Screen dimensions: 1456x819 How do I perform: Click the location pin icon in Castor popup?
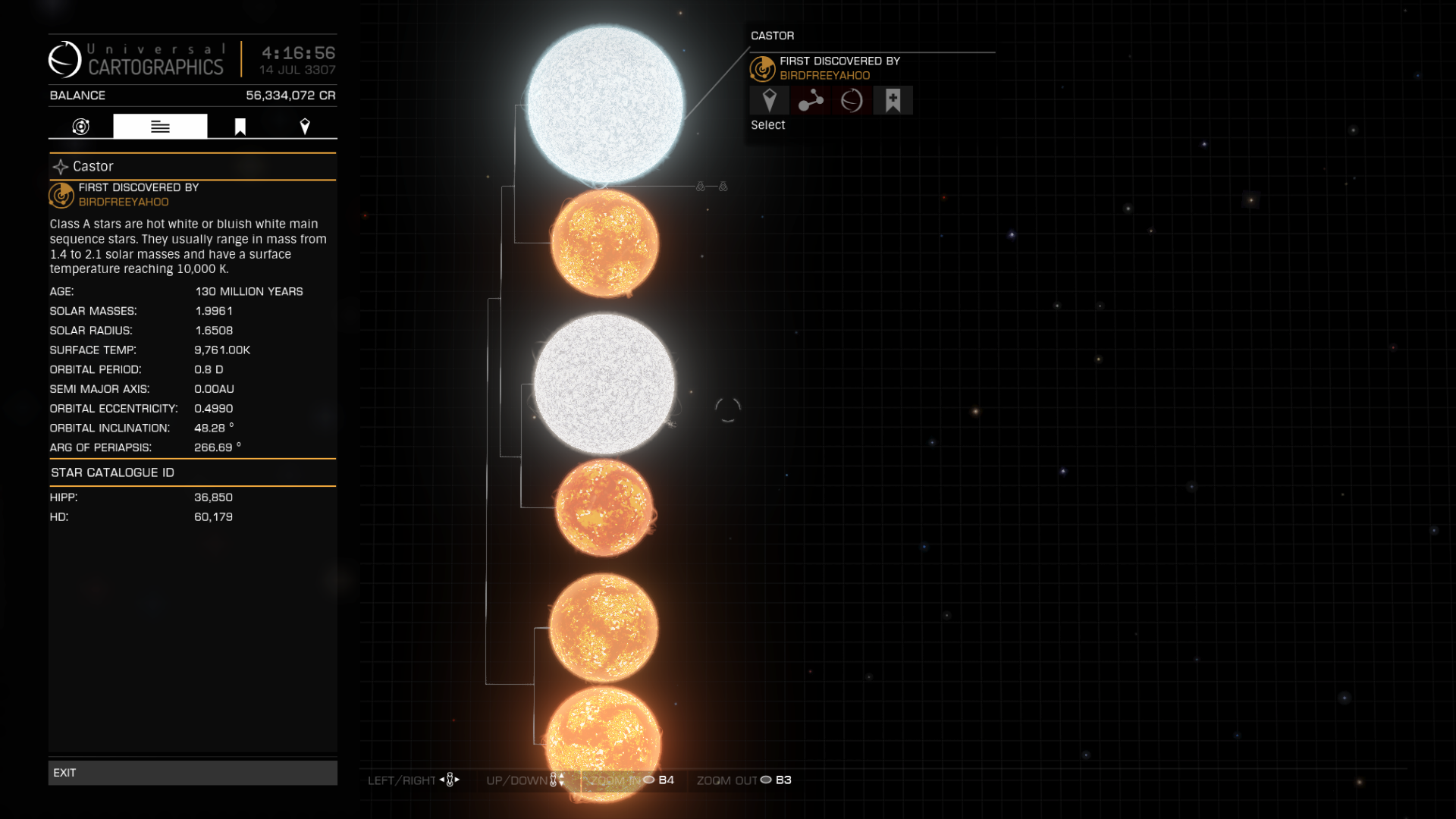[769, 100]
